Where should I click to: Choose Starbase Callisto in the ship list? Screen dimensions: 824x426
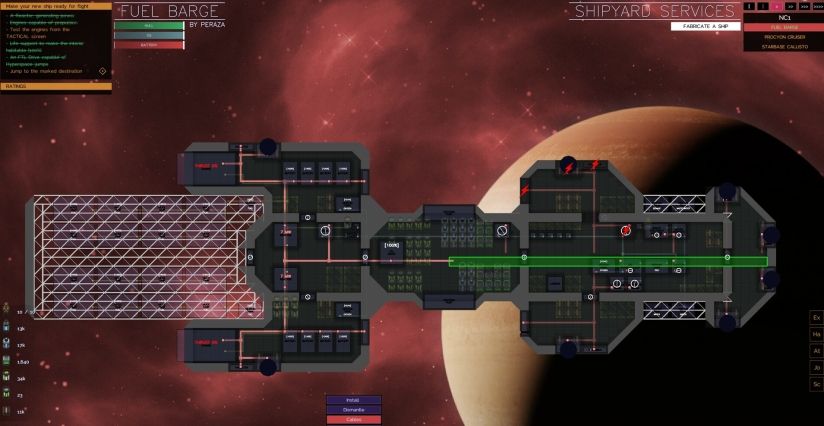pos(780,46)
